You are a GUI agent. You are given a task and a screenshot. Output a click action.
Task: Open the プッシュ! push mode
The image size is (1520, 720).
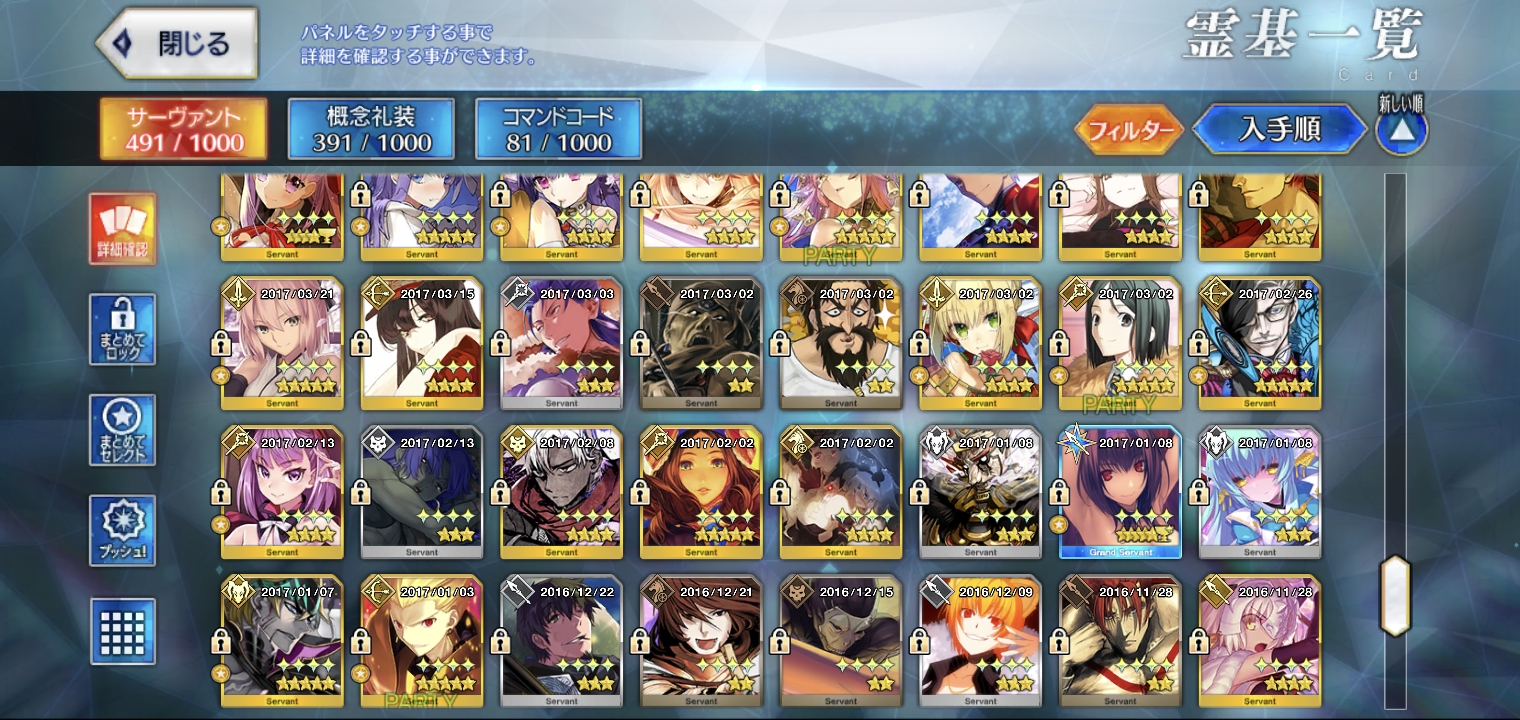(x=122, y=530)
